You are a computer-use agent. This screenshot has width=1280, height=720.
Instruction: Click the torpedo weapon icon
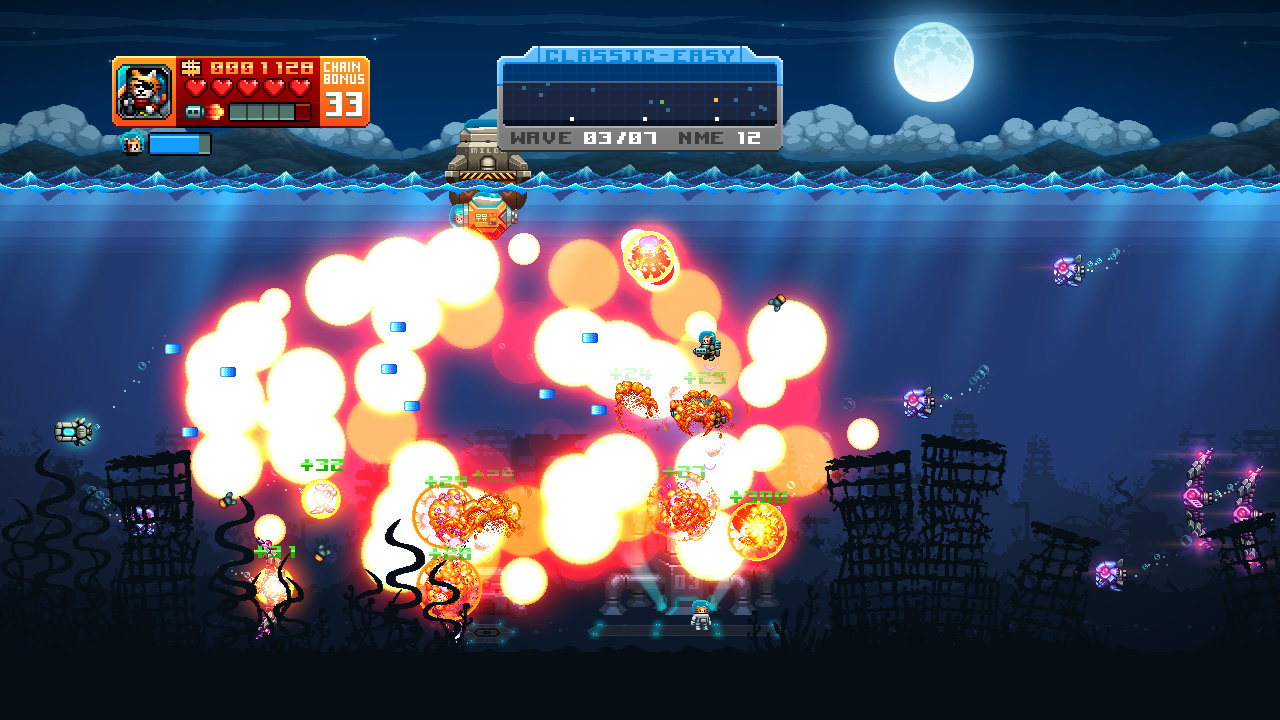point(195,110)
